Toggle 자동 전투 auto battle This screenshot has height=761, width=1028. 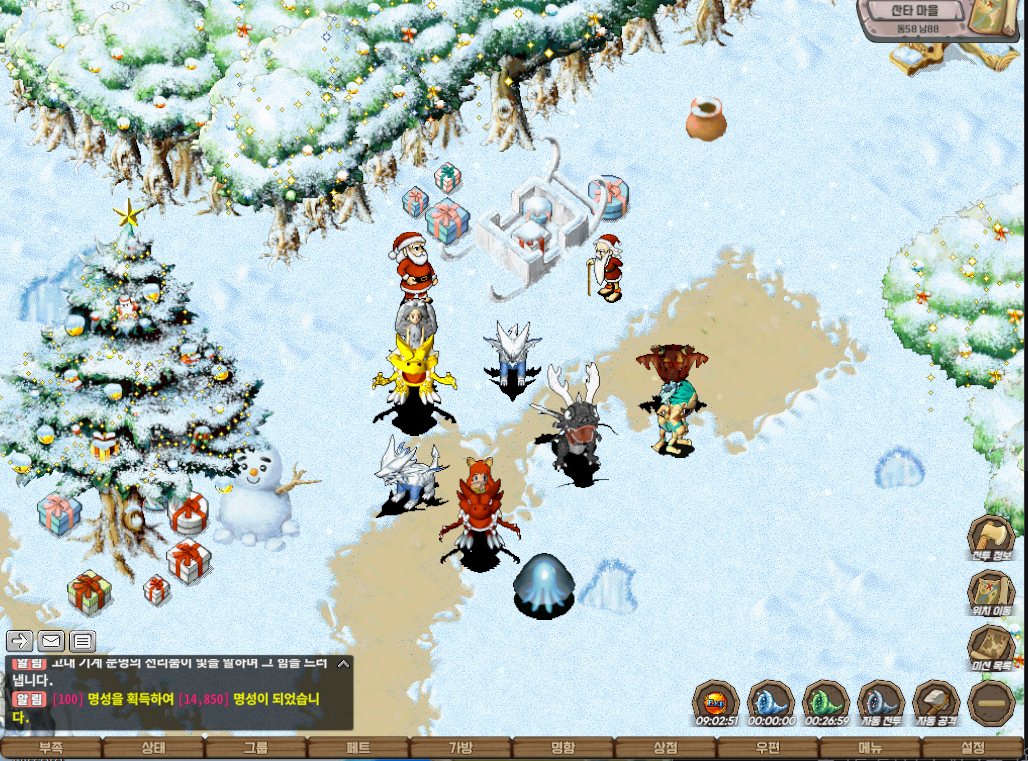881,701
